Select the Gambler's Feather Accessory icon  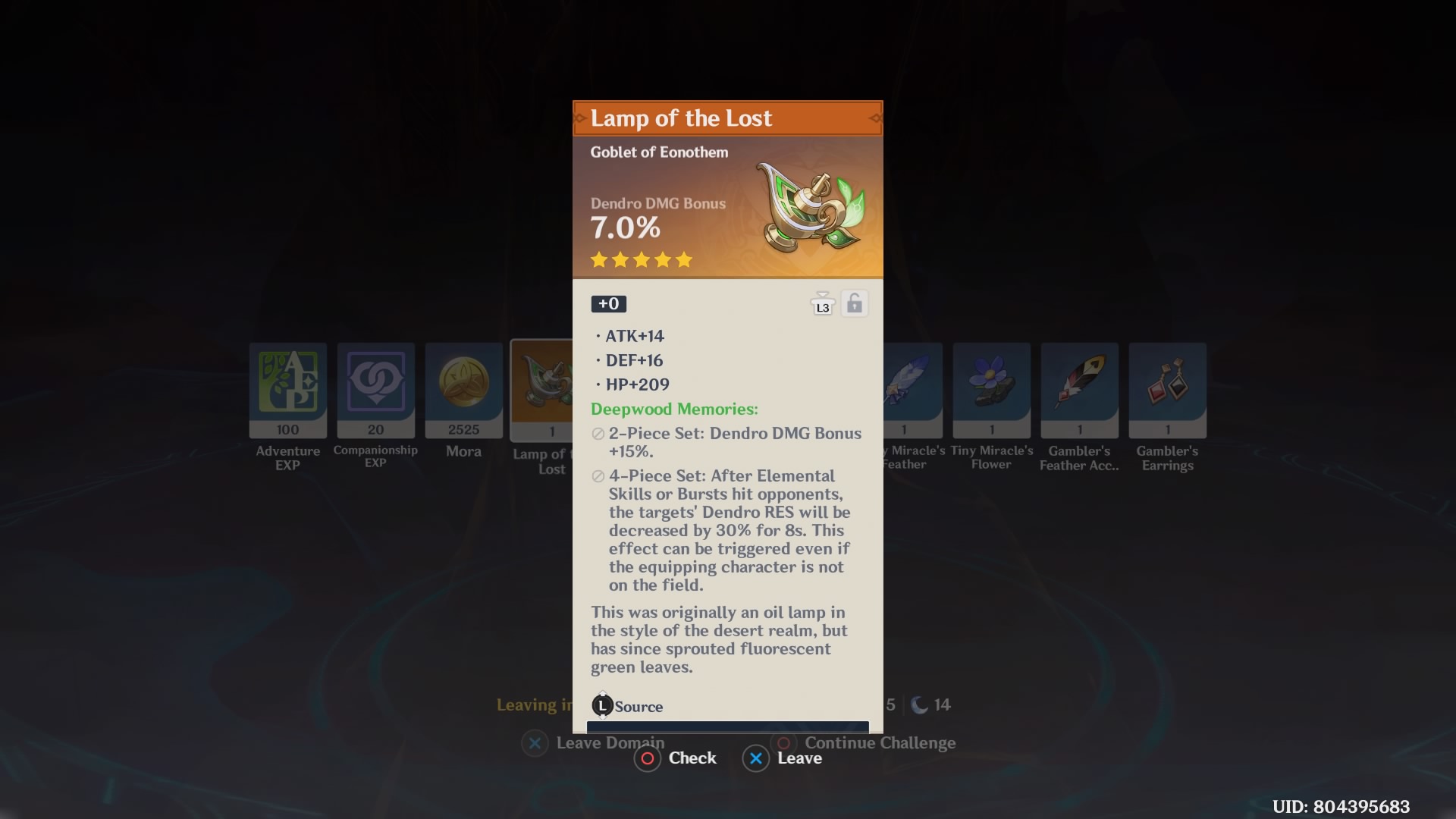pyautogui.click(x=1078, y=388)
